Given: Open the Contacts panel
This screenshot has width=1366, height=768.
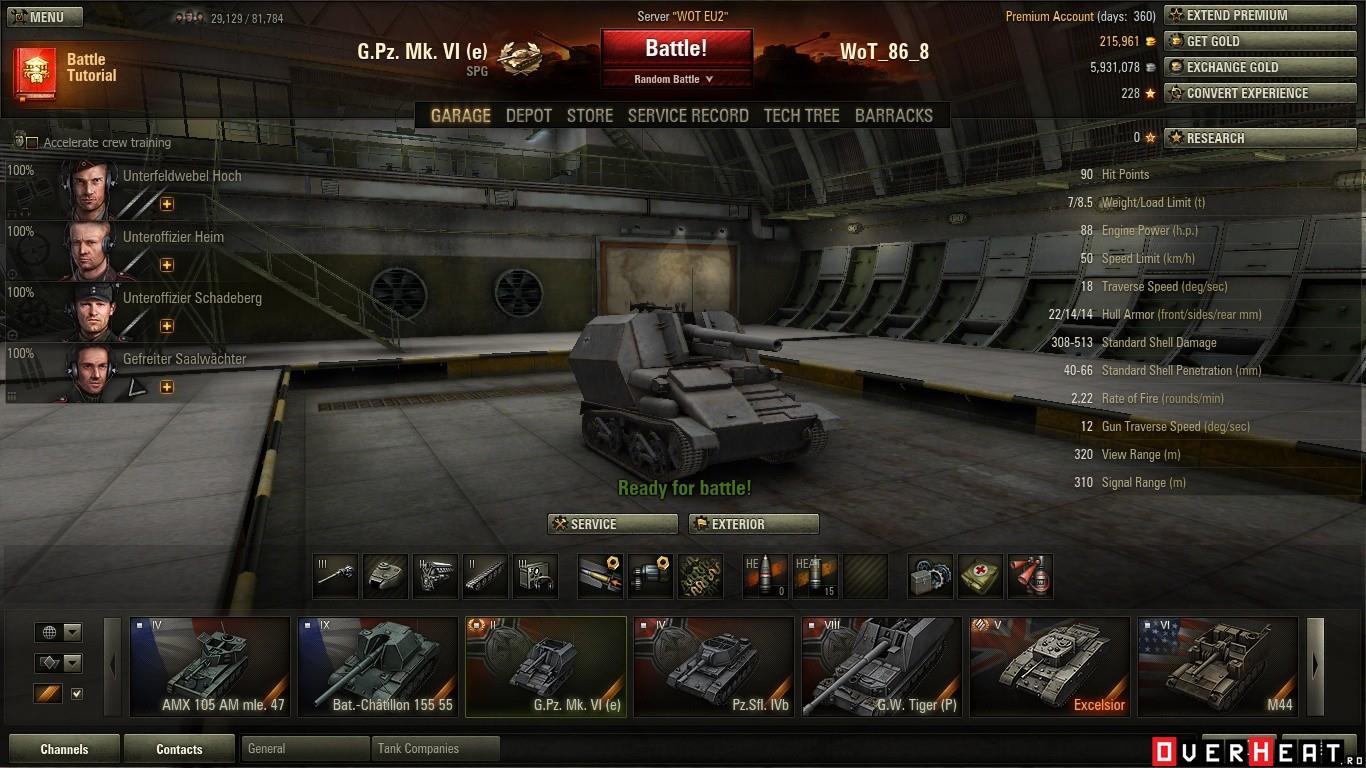Looking at the screenshot, I should pyautogui.click(x=179, y=749).
